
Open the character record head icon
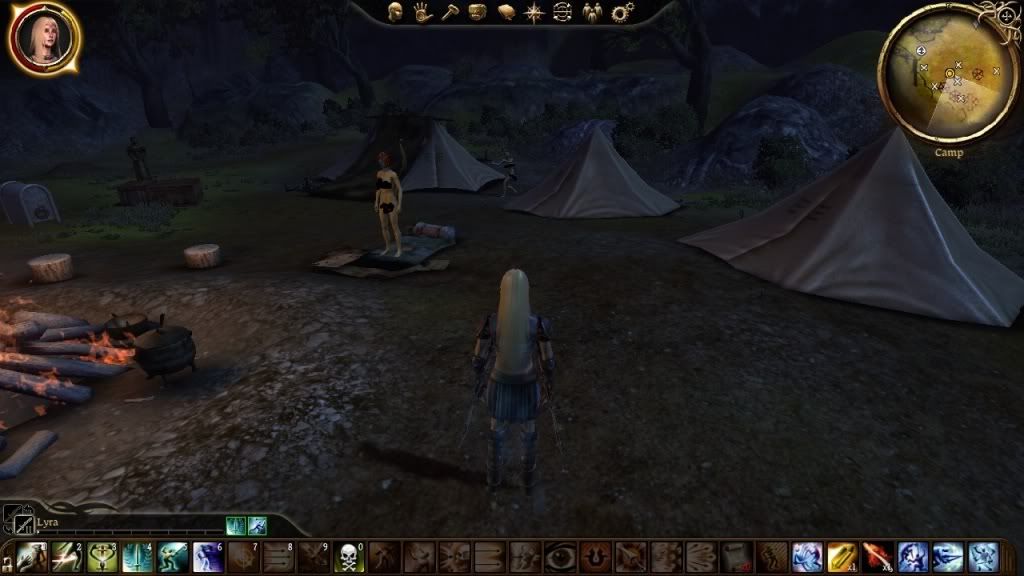tap(396, 13)
